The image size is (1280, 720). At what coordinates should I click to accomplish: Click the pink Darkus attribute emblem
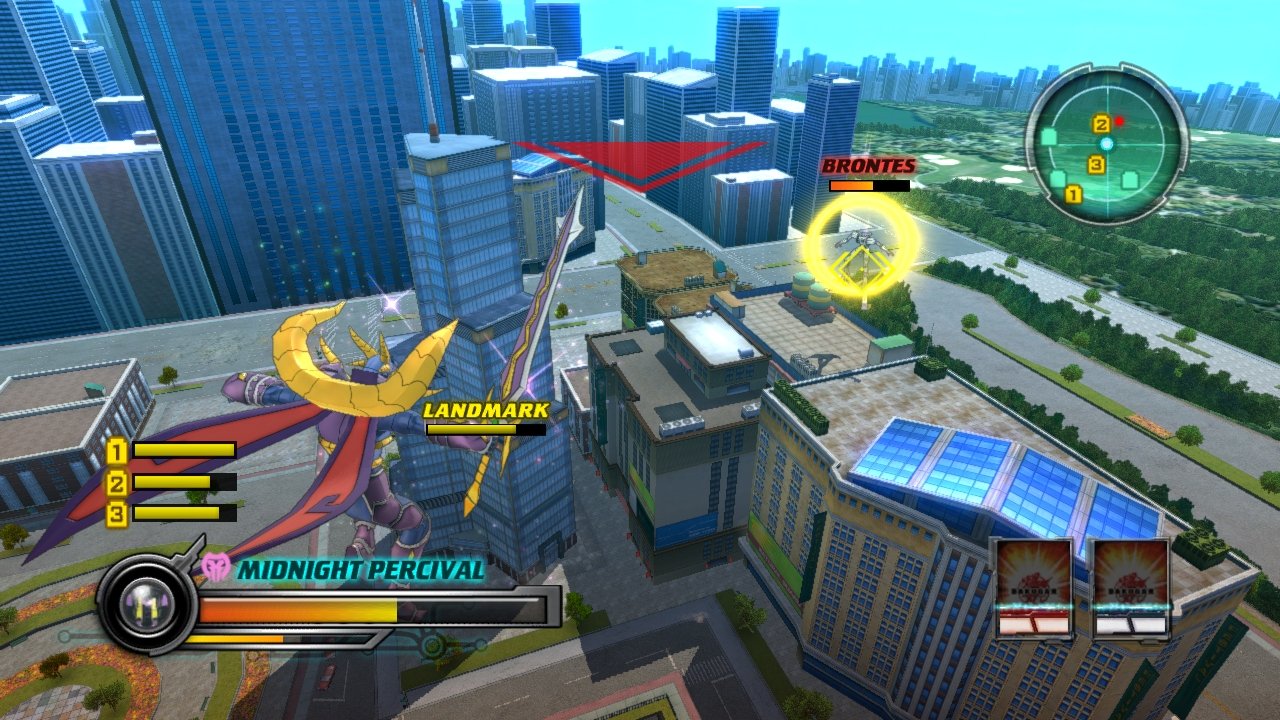coord(218,567)
